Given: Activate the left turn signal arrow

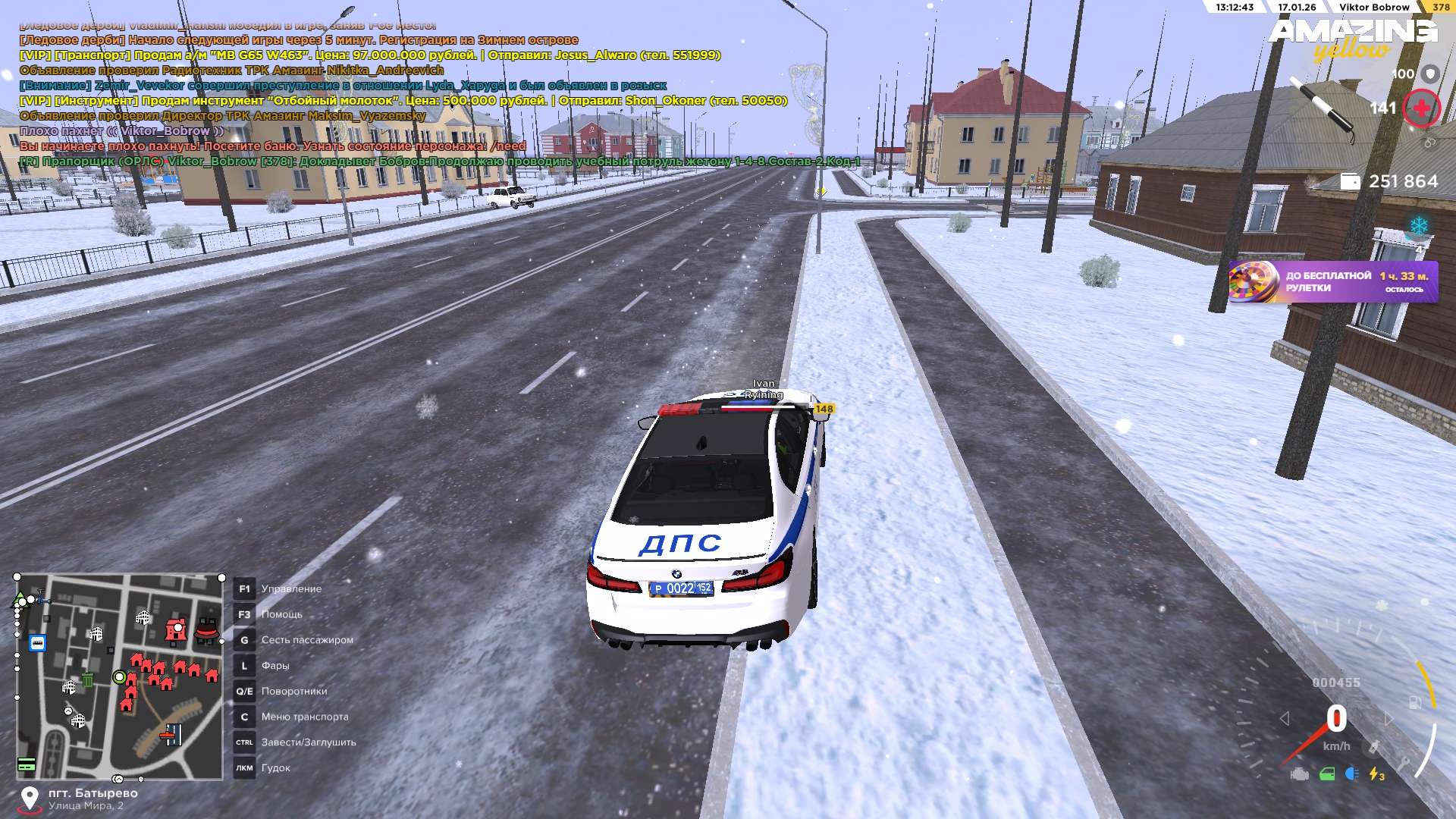Looking at the screenshot, I should (1285, 718).
